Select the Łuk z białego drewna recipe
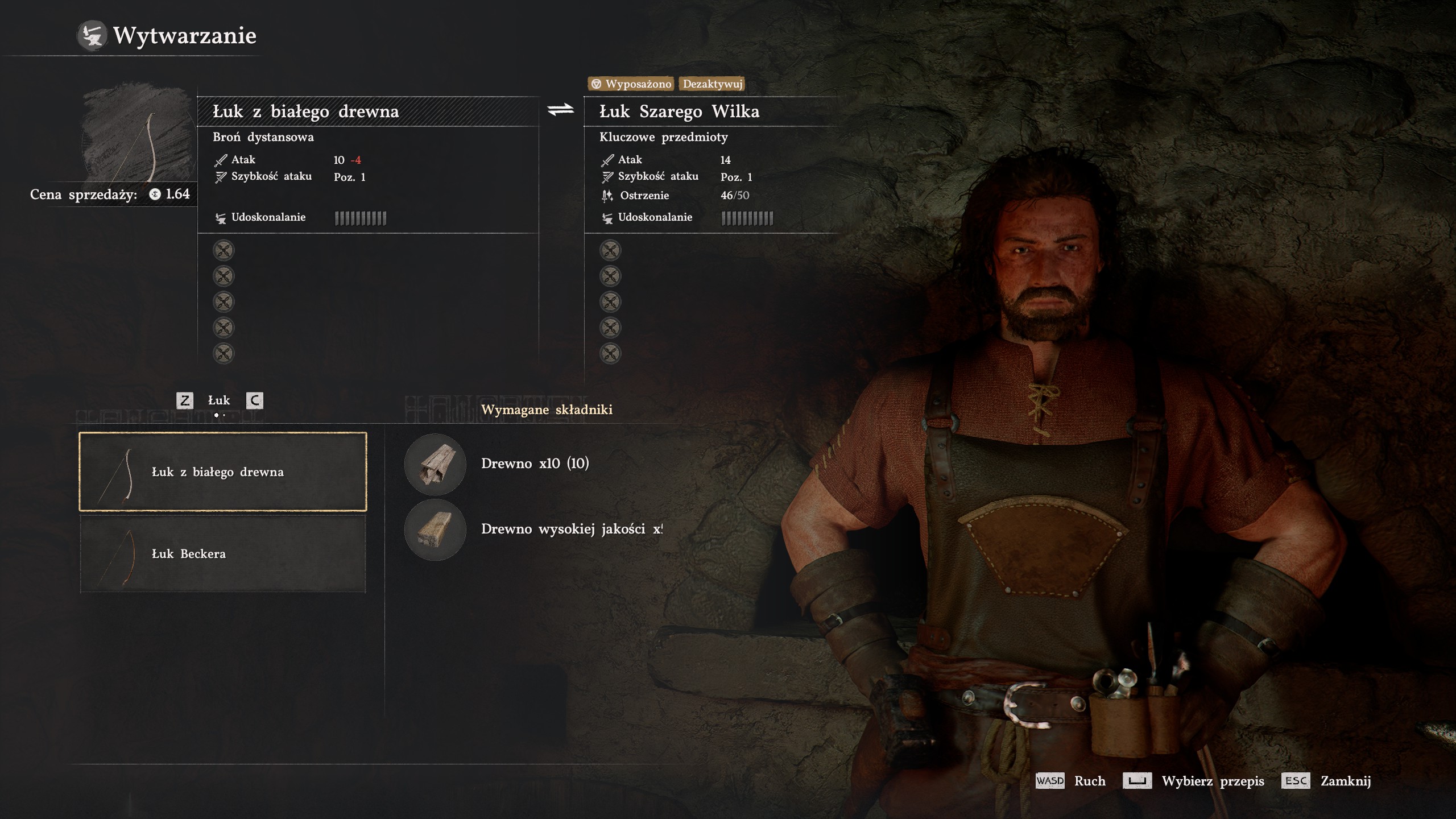Screen dimensions: 1456x819 coord(222,471)
